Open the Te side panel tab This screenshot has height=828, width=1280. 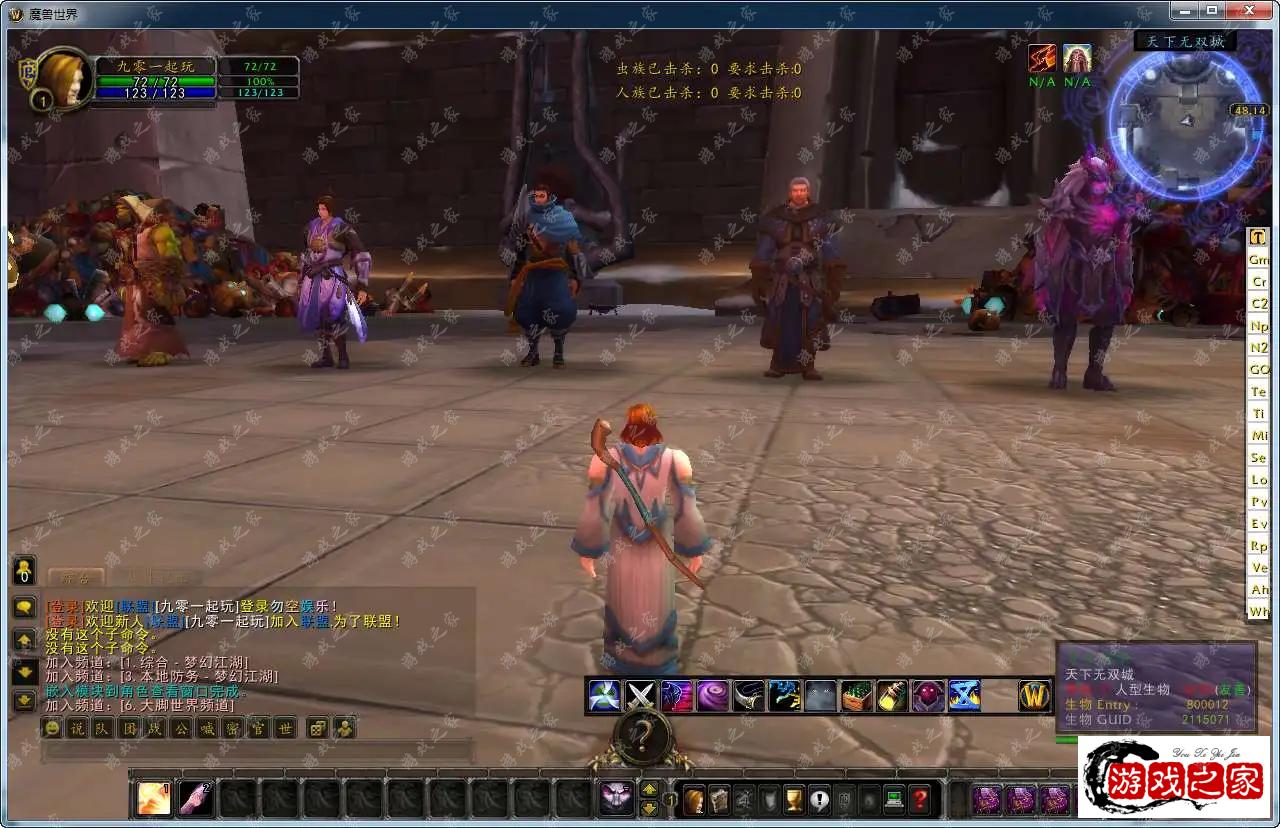[x=1258, y=392]
